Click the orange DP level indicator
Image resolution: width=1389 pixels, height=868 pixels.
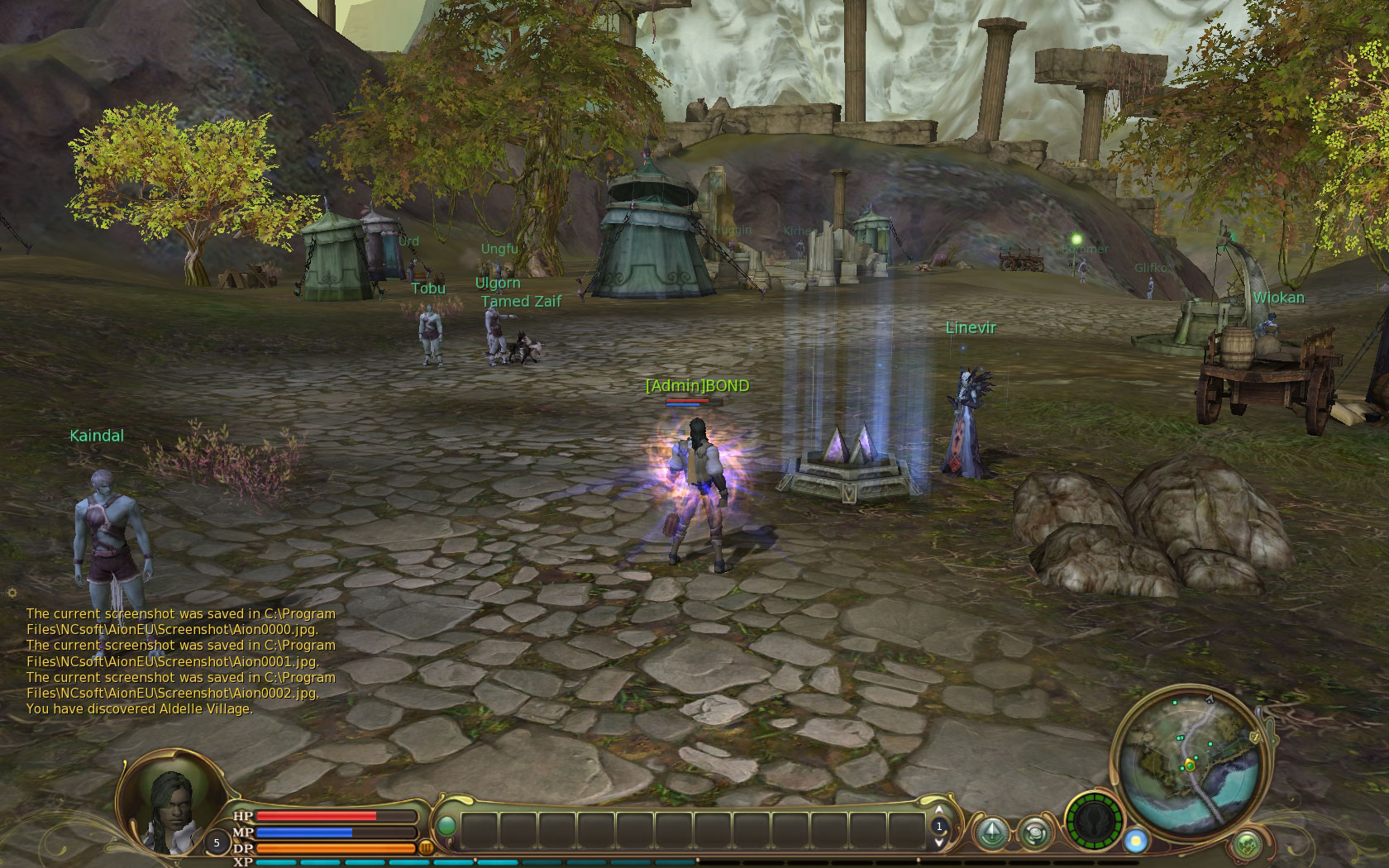[427, 847]
